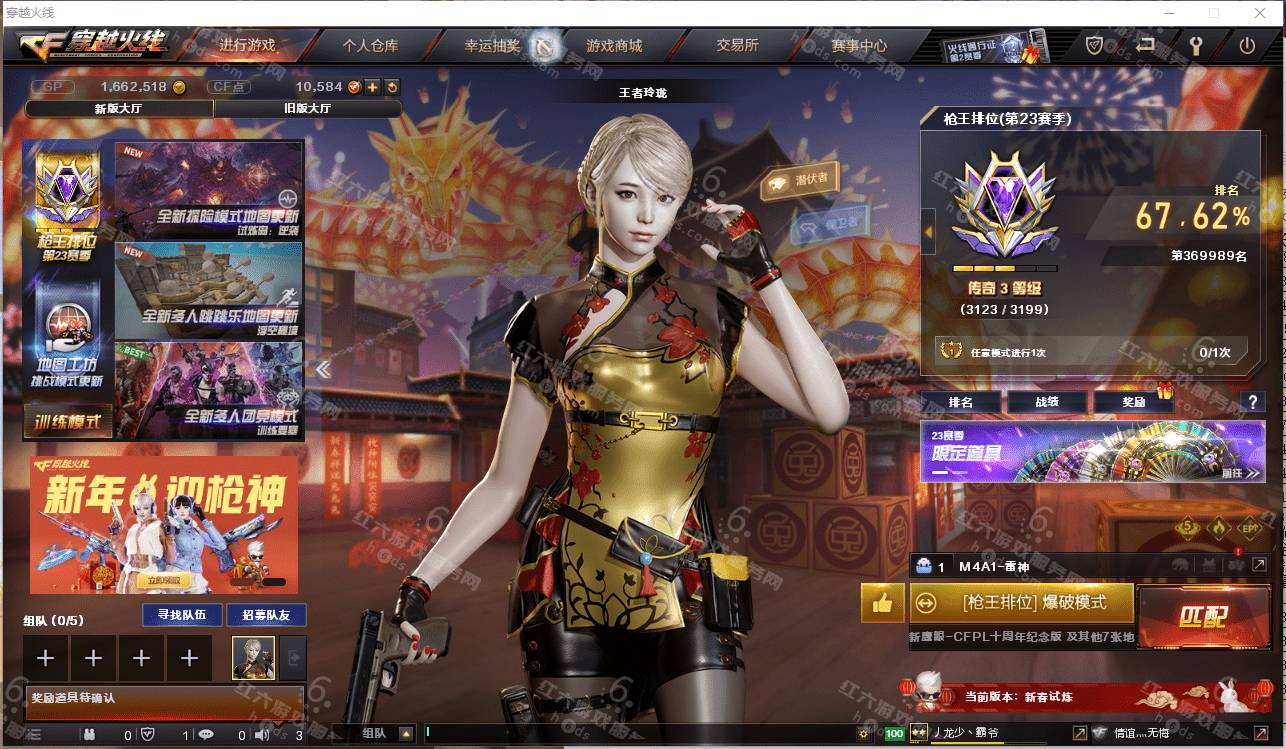Open the power button exit icon
1286x749 pixels.
(1247, 46)
